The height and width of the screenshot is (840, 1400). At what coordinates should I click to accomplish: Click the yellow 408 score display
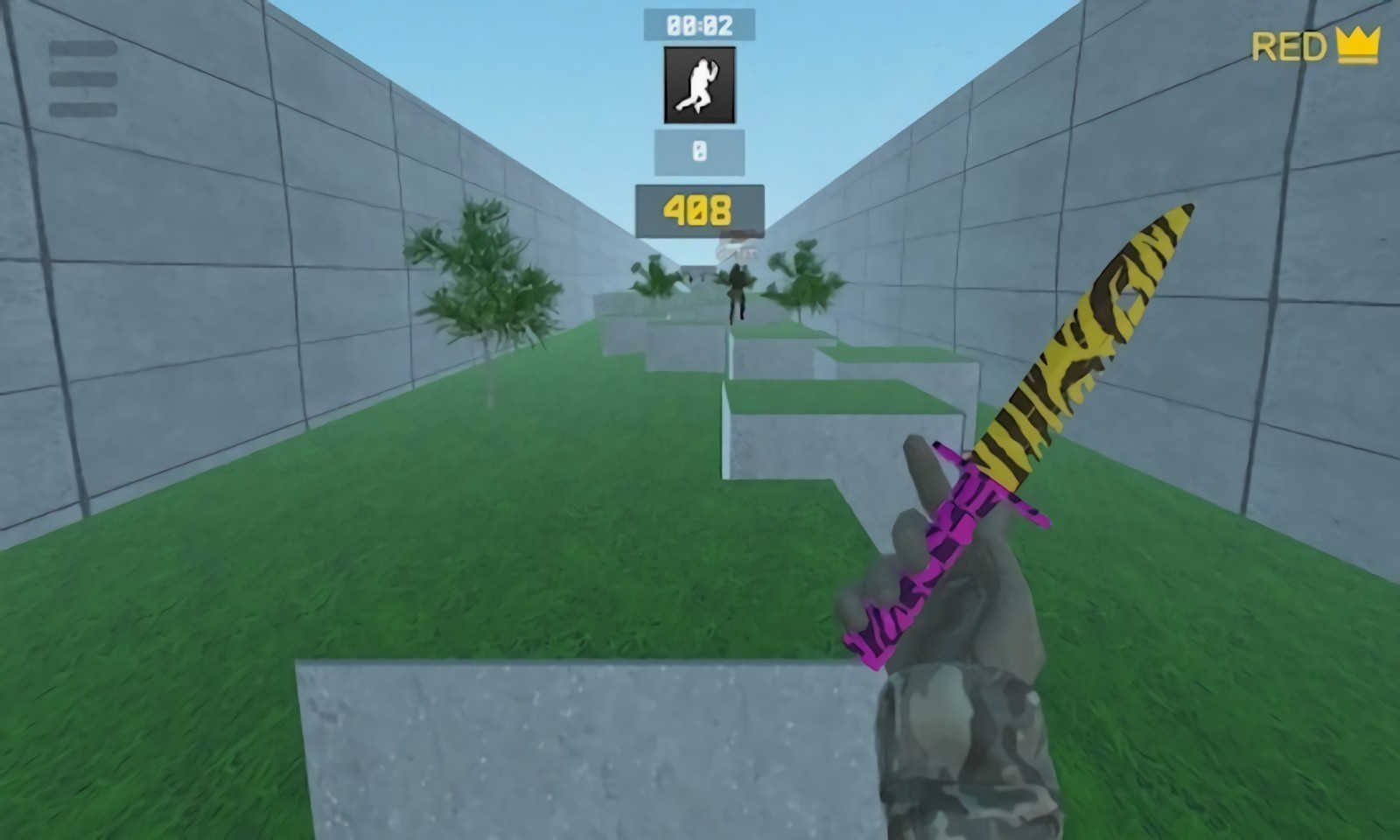(x=698, y=207)
